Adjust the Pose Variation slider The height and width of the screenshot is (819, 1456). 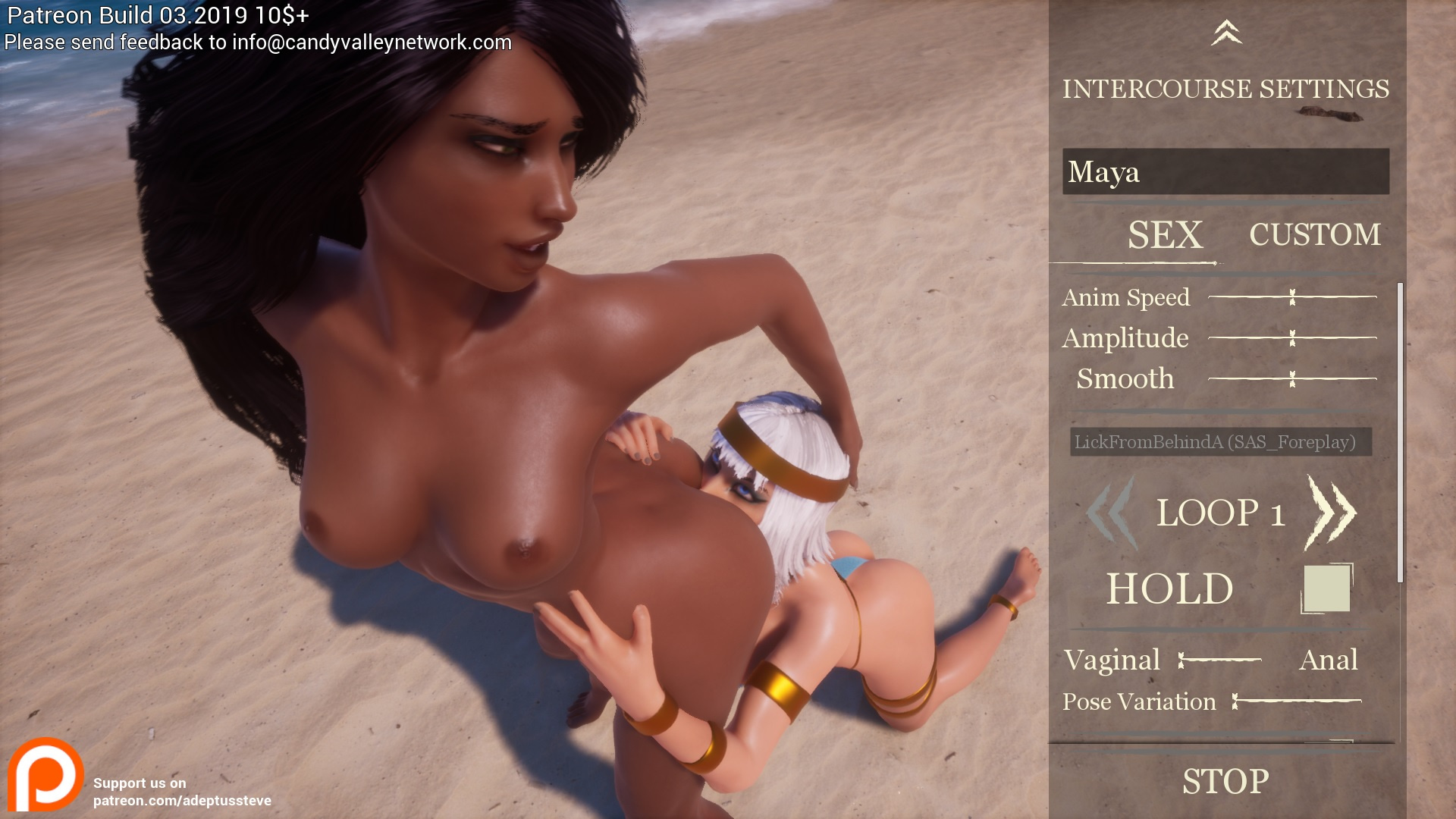pyautogui.click(x=1297, y=701)
